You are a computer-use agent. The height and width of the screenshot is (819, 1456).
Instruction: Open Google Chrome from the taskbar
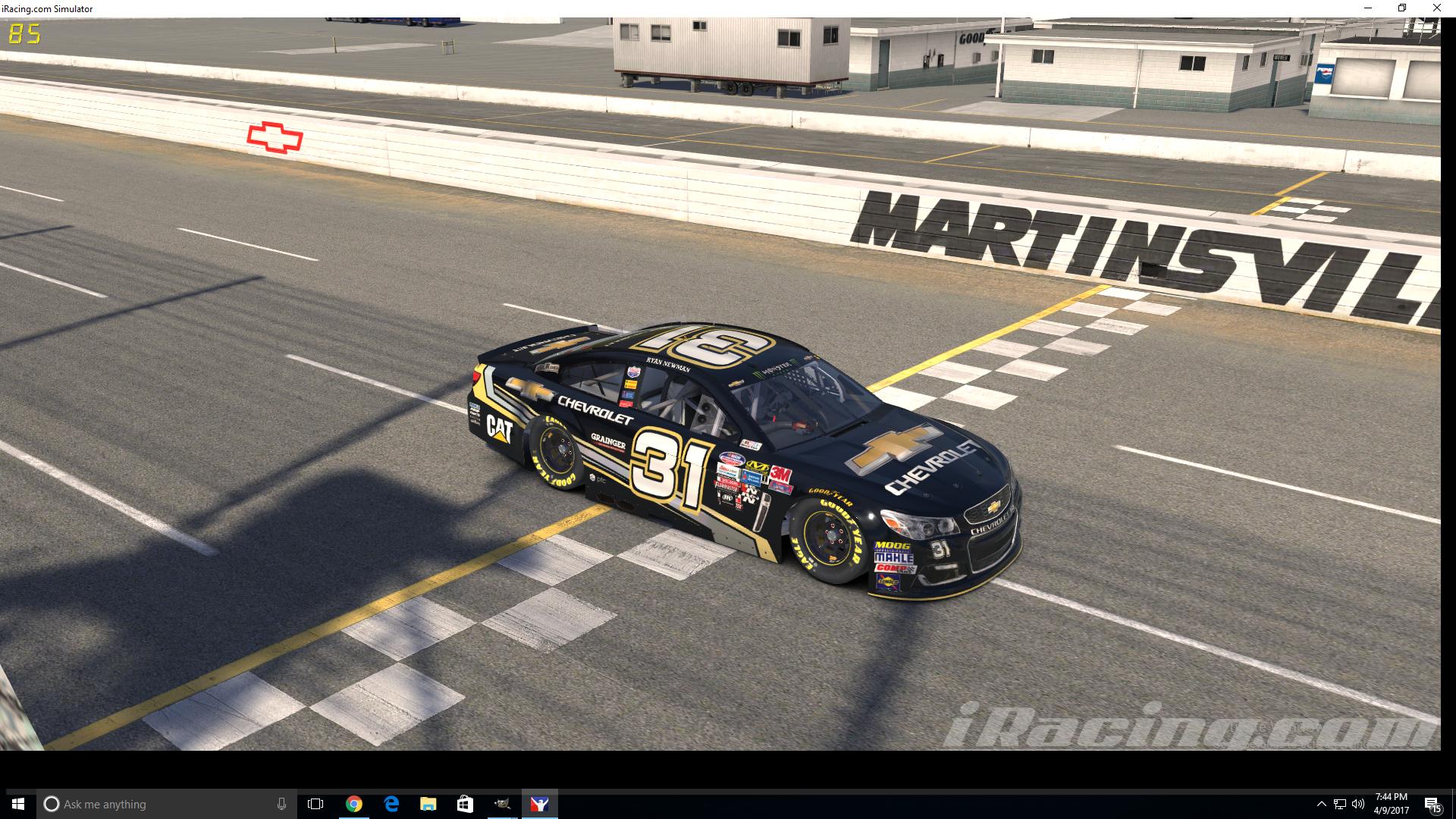click(x=353, y=804)
